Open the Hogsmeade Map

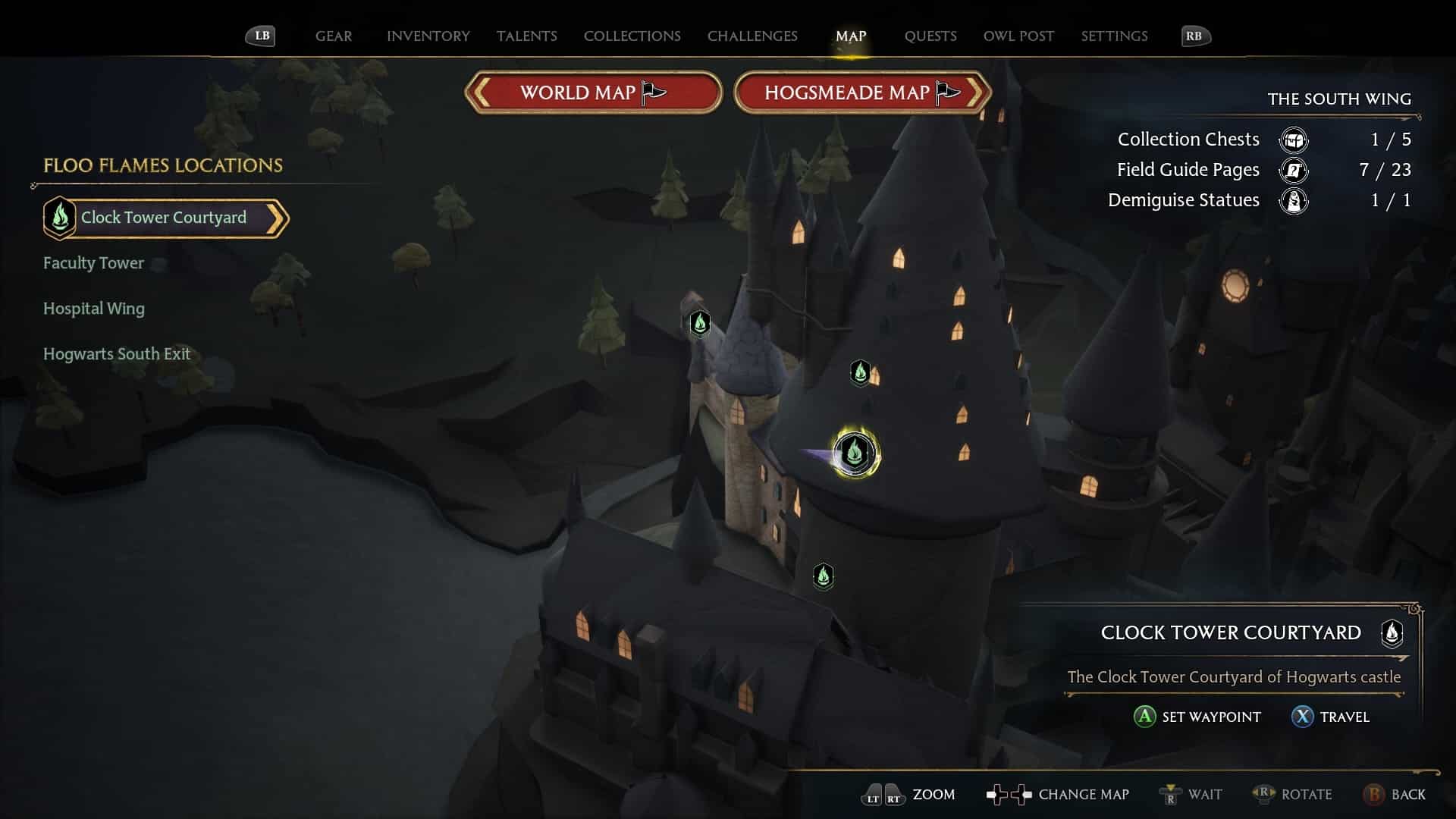click(x=861, y=93)
